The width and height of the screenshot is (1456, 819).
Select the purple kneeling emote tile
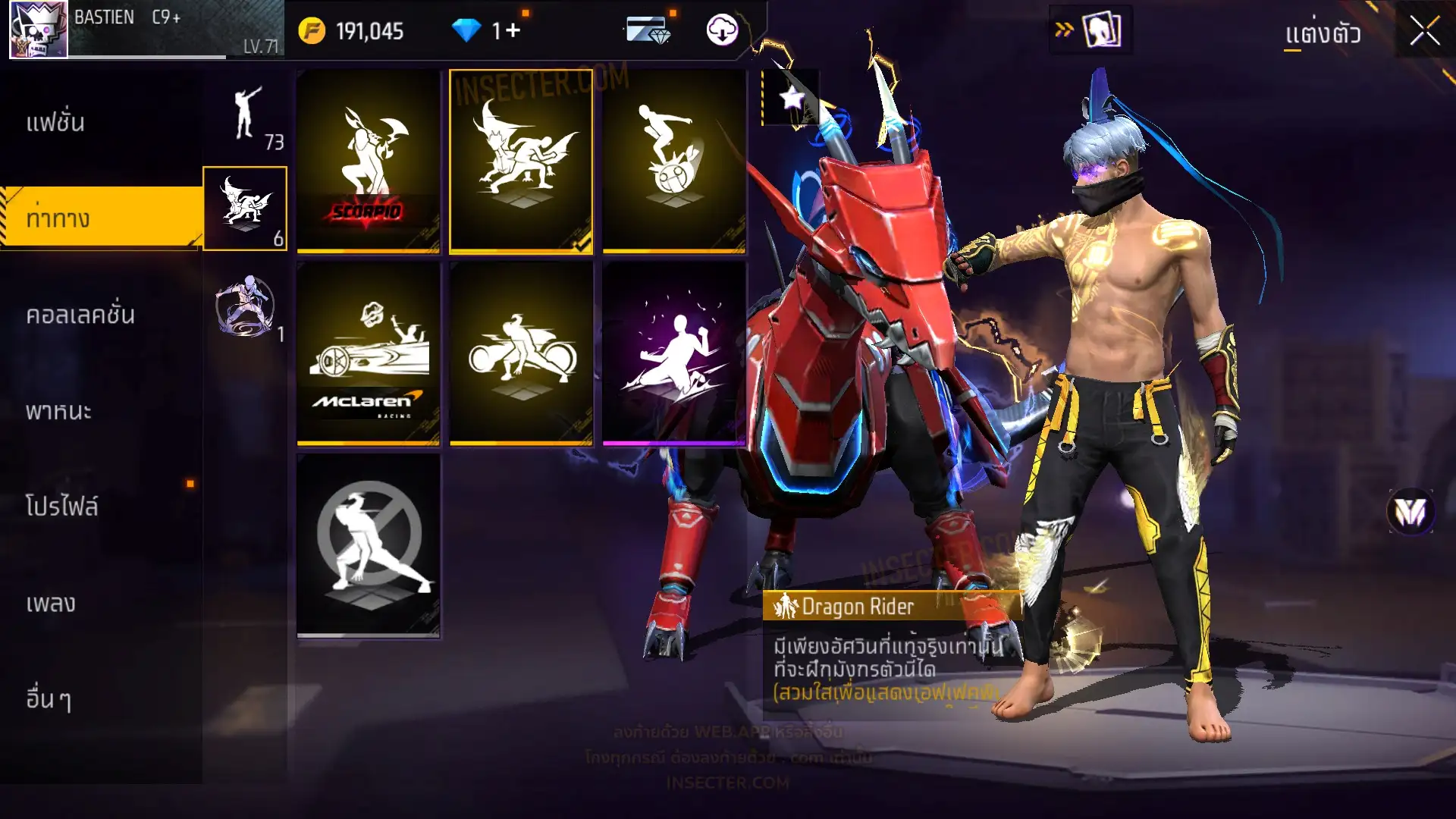pyautogui.click(x=674, y=353)
